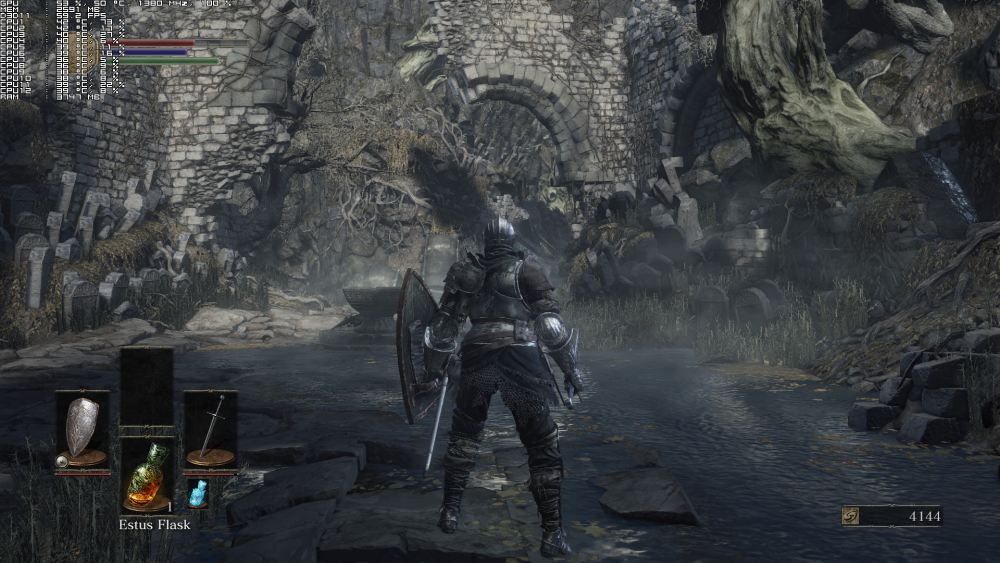The image size is (1000, 563).
Task: Choose the right-hand longsword slot
Action: pos(210,430)
